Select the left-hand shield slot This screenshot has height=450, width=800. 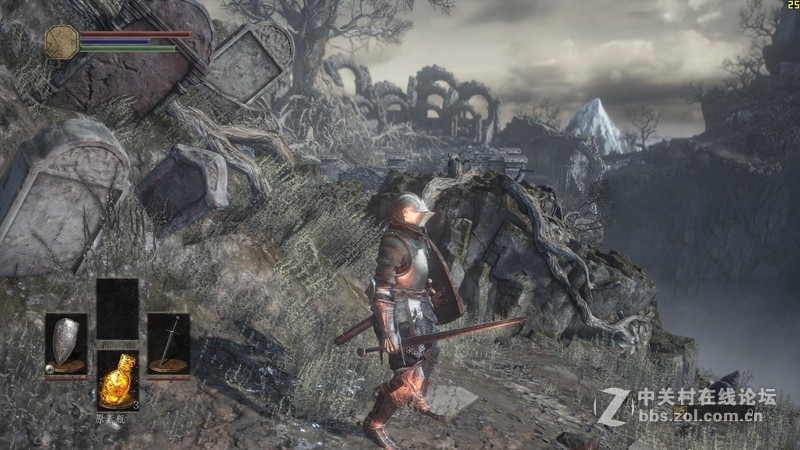(66, 344)
